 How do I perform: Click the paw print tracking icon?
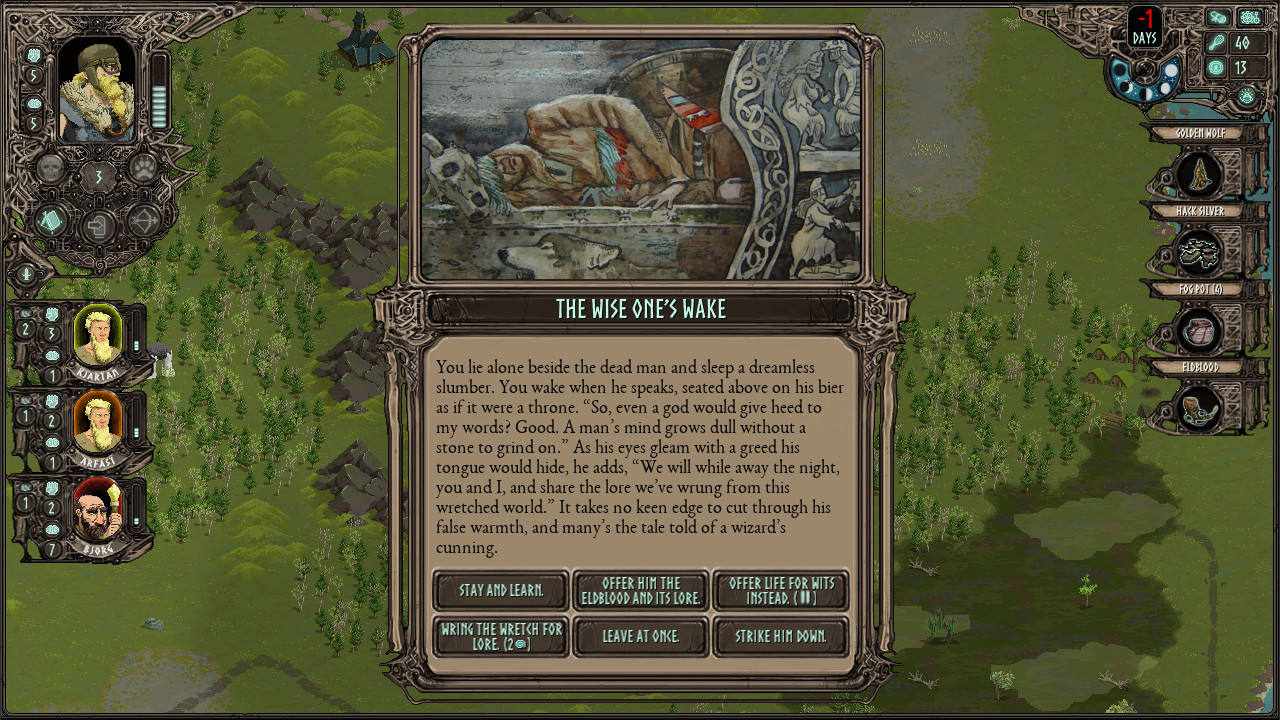click(x=145, y=170)
